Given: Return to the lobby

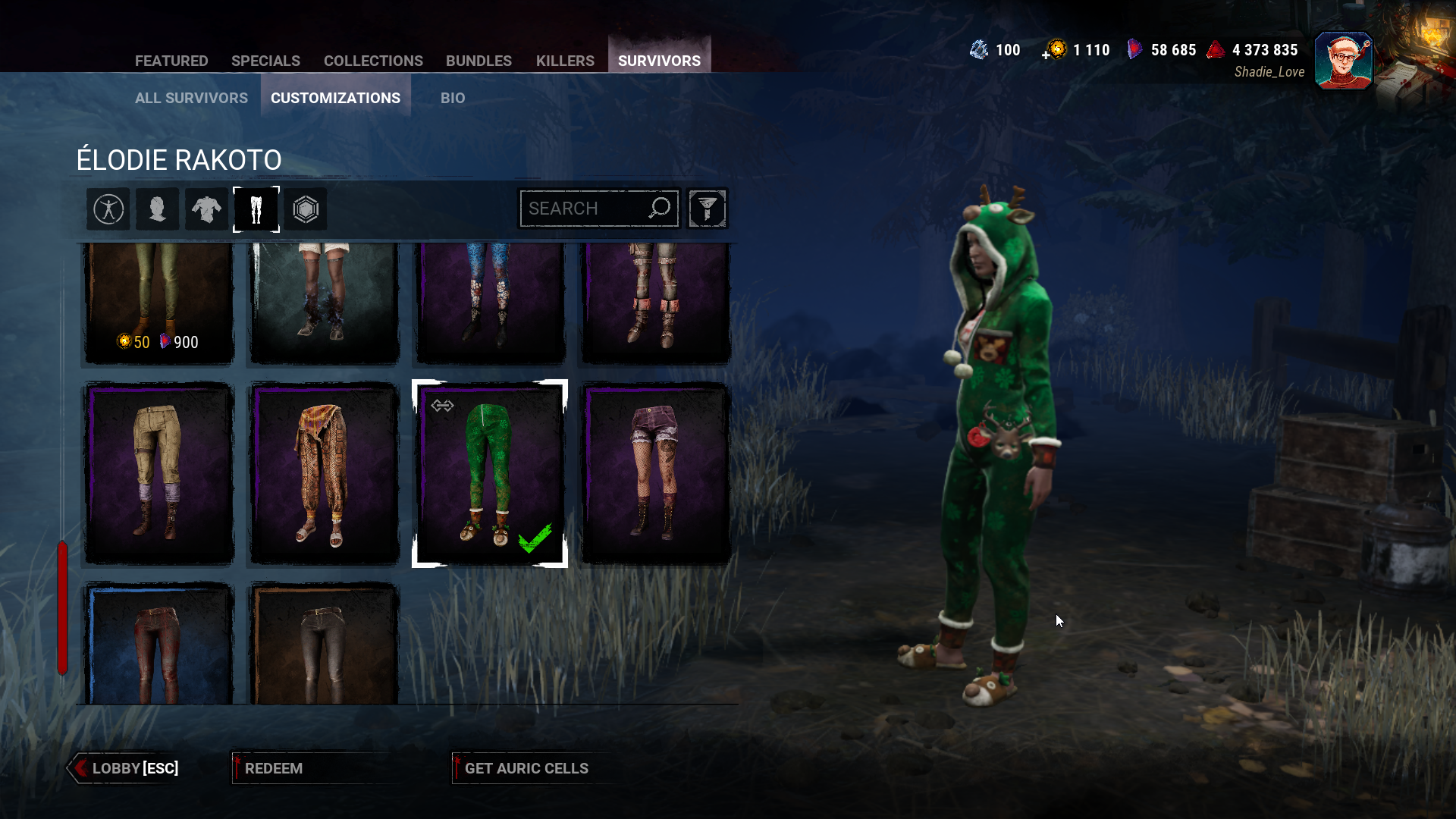Looking at the screenshot, I should click(126, 768).
